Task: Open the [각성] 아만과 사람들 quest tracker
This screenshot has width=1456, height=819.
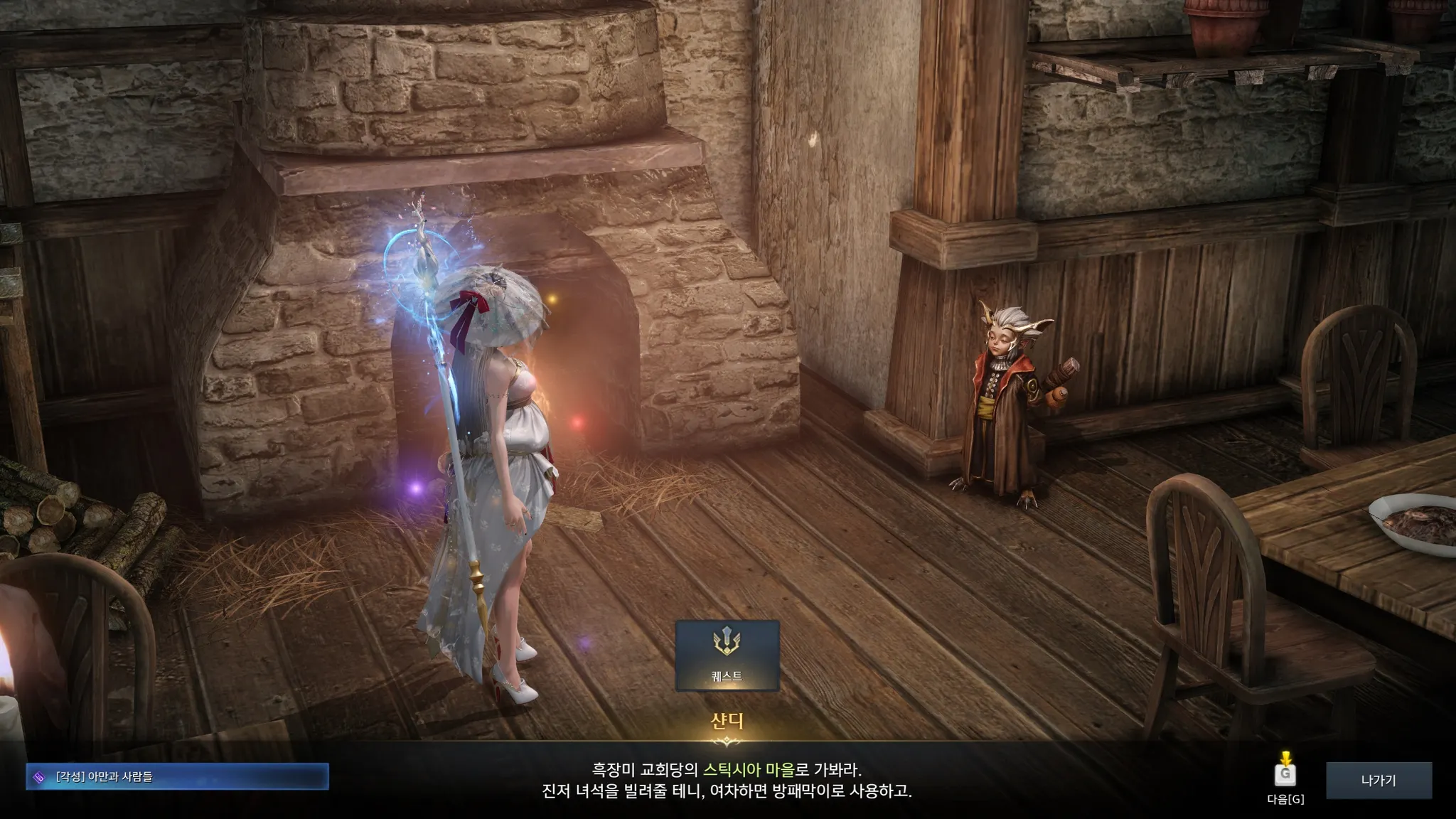Action: coord(177,777)
